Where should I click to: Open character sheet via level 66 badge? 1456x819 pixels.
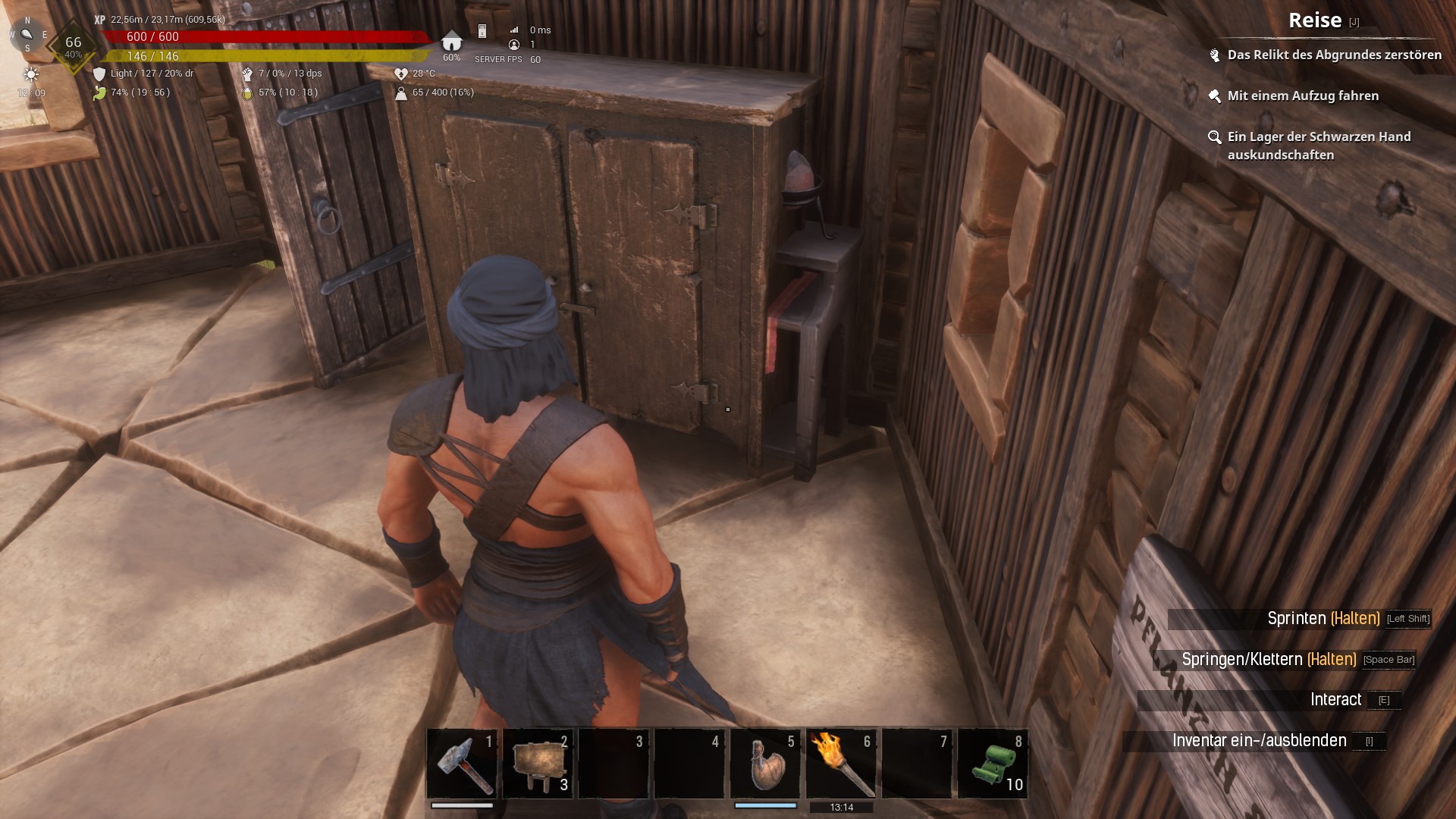pos(73,45)
